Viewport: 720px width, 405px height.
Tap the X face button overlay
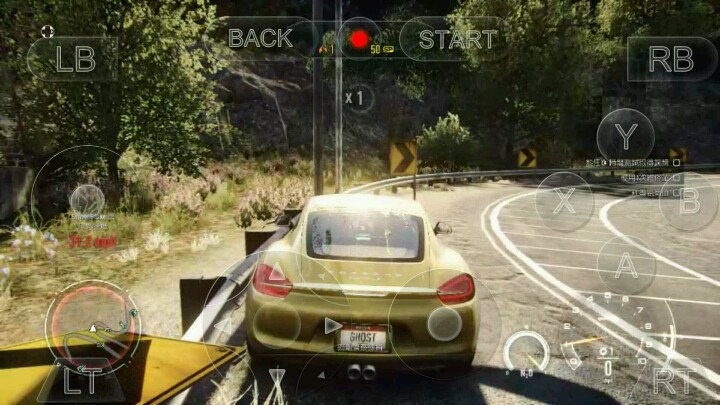565,201
